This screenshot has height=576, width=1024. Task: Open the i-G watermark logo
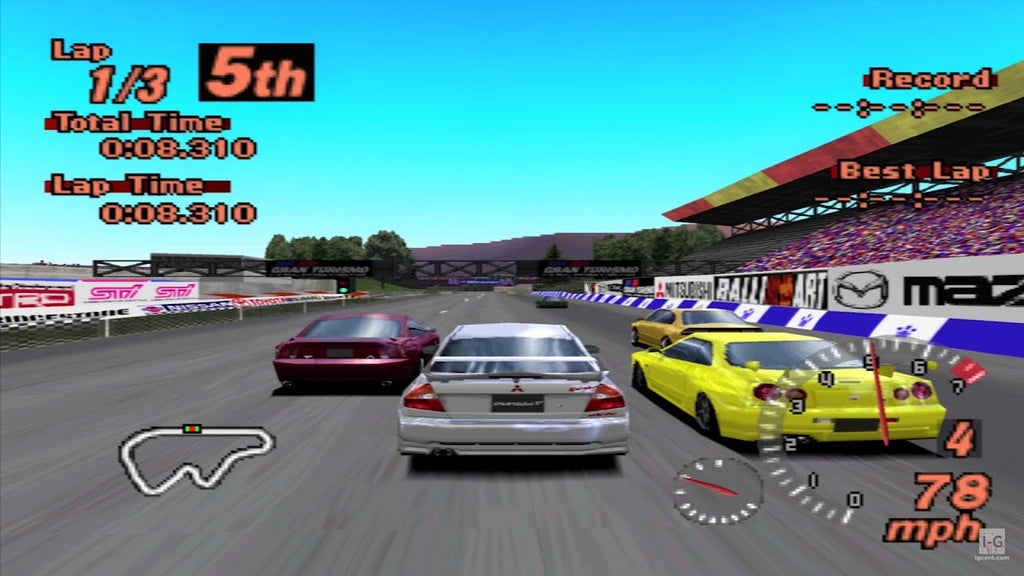[x=991, y=540]
